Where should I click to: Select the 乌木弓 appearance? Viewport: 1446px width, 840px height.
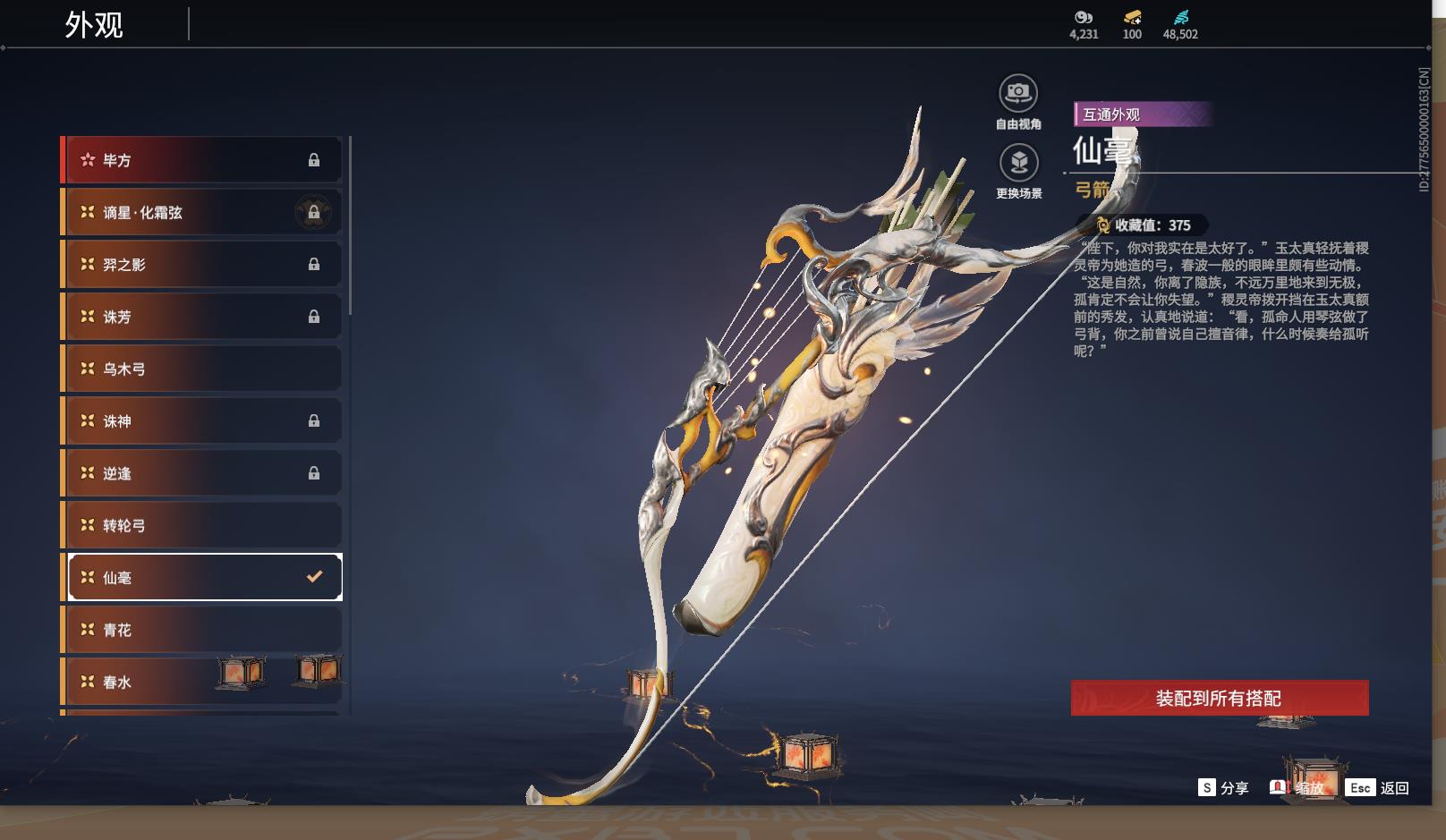pyautogui.click(x=201, y=369)
